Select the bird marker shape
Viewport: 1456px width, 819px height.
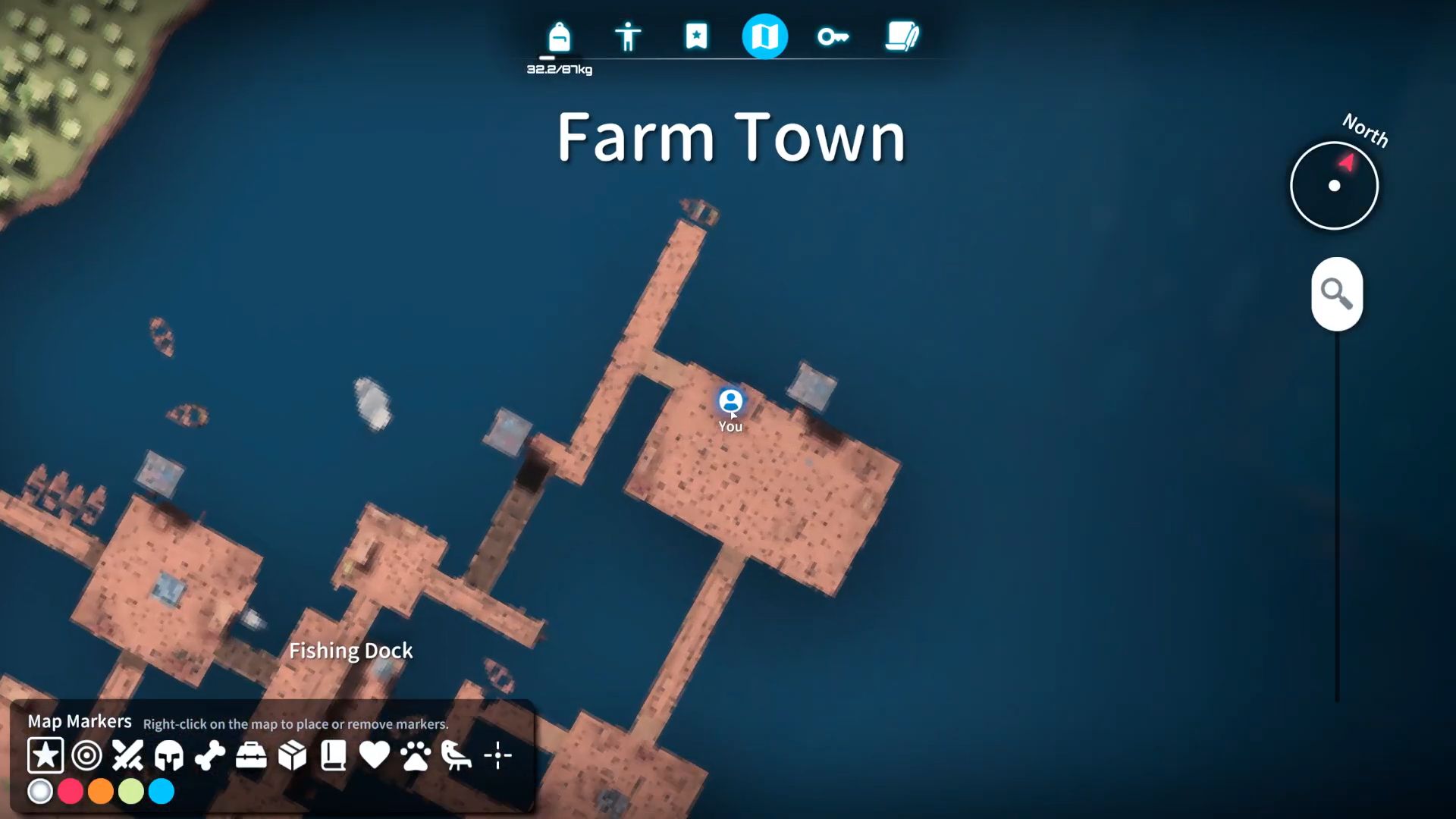pos(457,755)
